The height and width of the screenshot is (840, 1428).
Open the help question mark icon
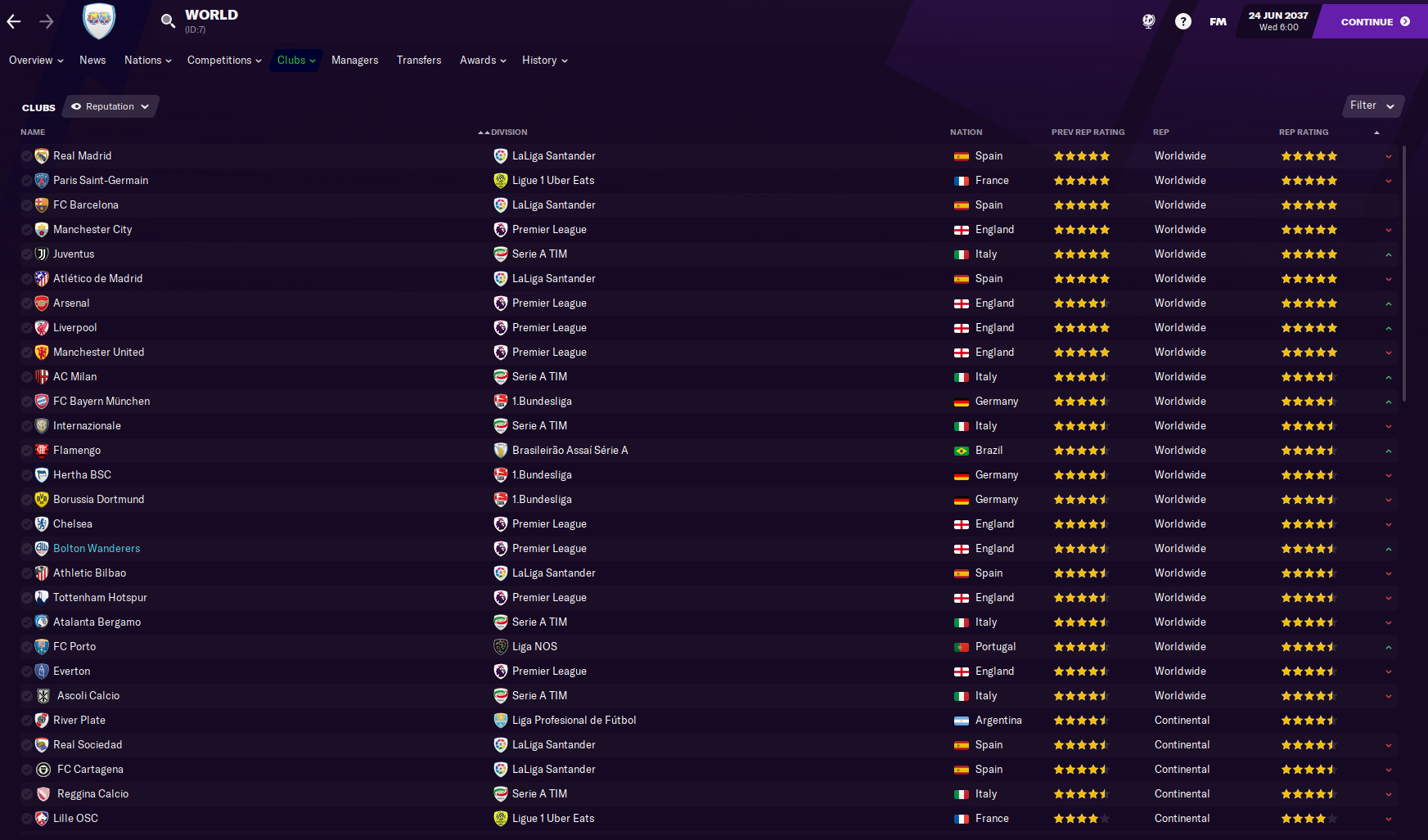(1182, 22)
